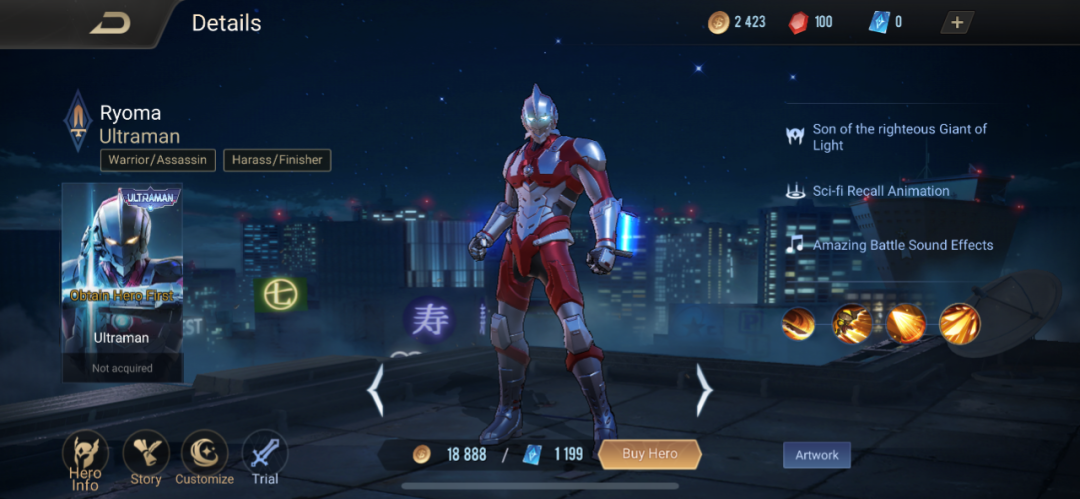The height and width of the screenshot is (499, 1080).
Task: Select the Ultraman skin card
Action: click(122, 282)
